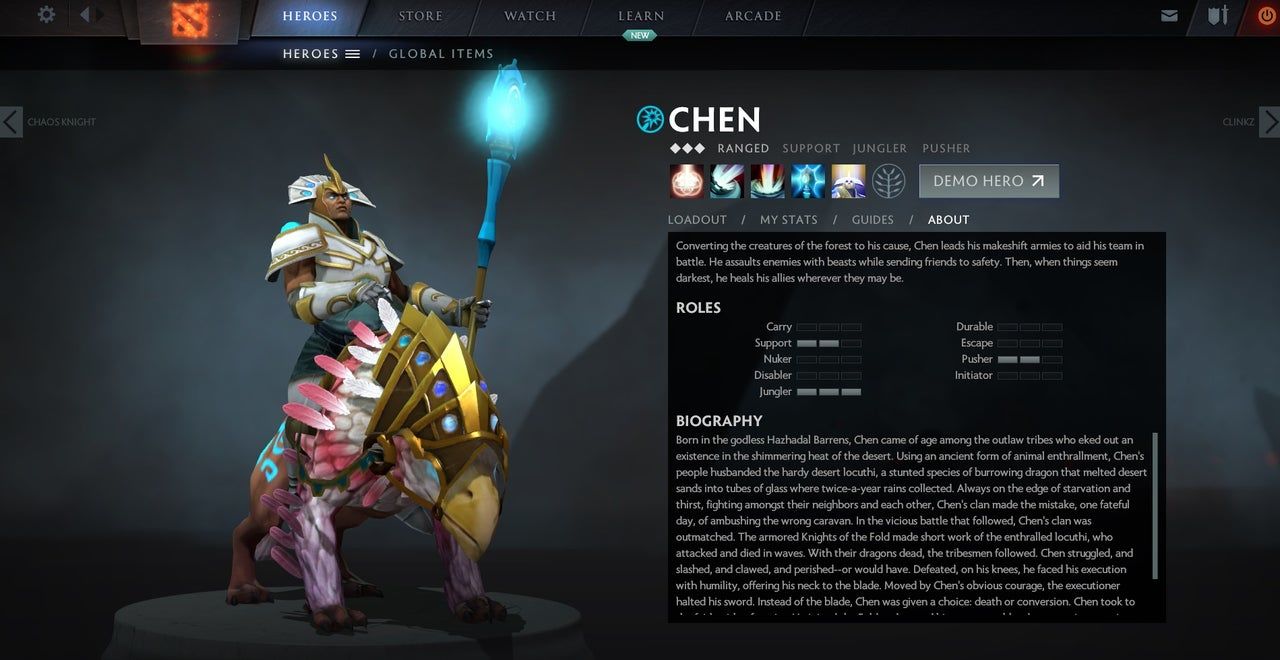Screen dimensions: 1280x660
Task: Go to previous hero Chaos Knight
Action: point(12,122)
